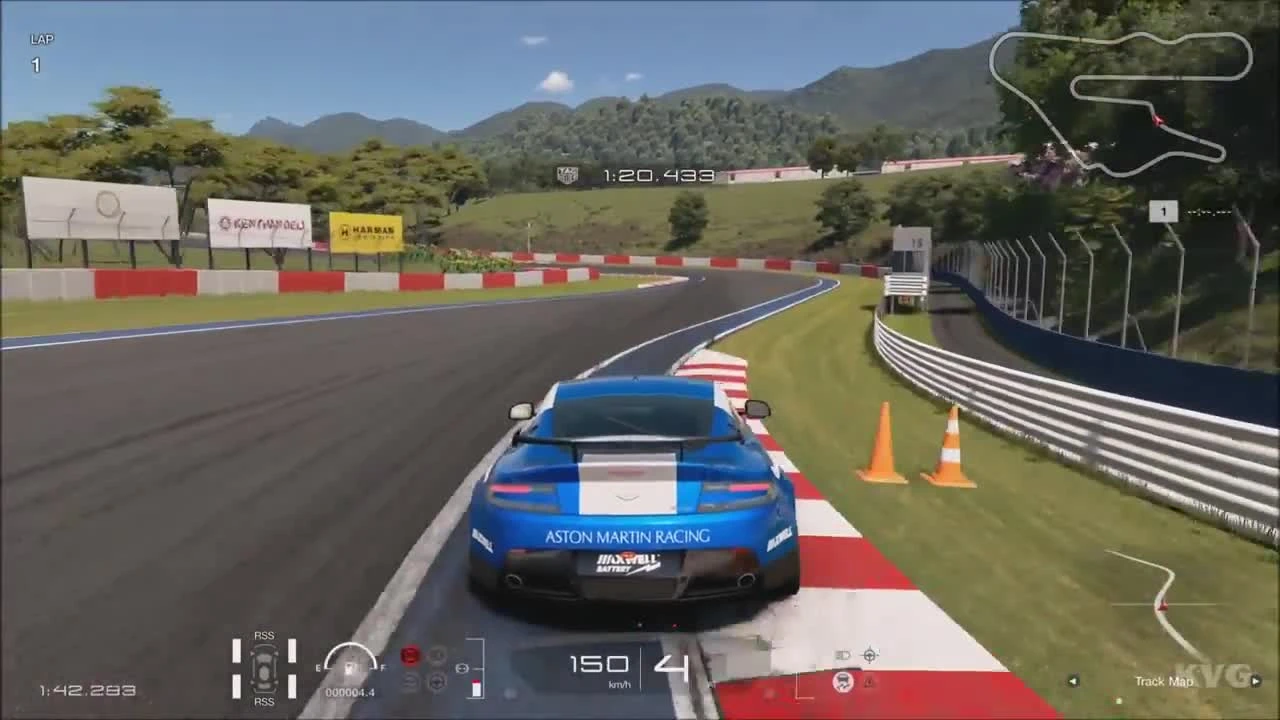Select the headlight beam icon near the fuel bar
1280x720 pixels.
coord(842,655)
